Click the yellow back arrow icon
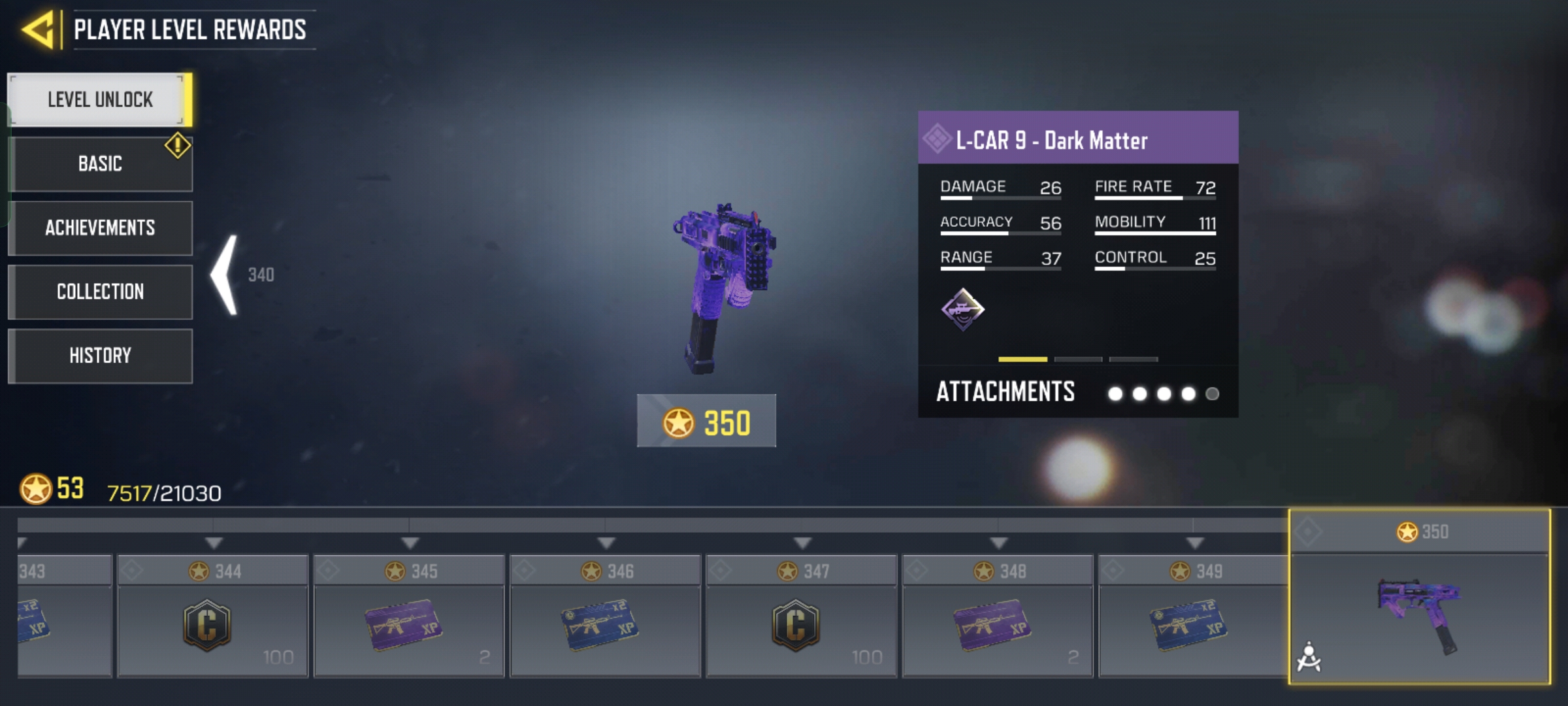1568x706 pixels. point(39,29)
